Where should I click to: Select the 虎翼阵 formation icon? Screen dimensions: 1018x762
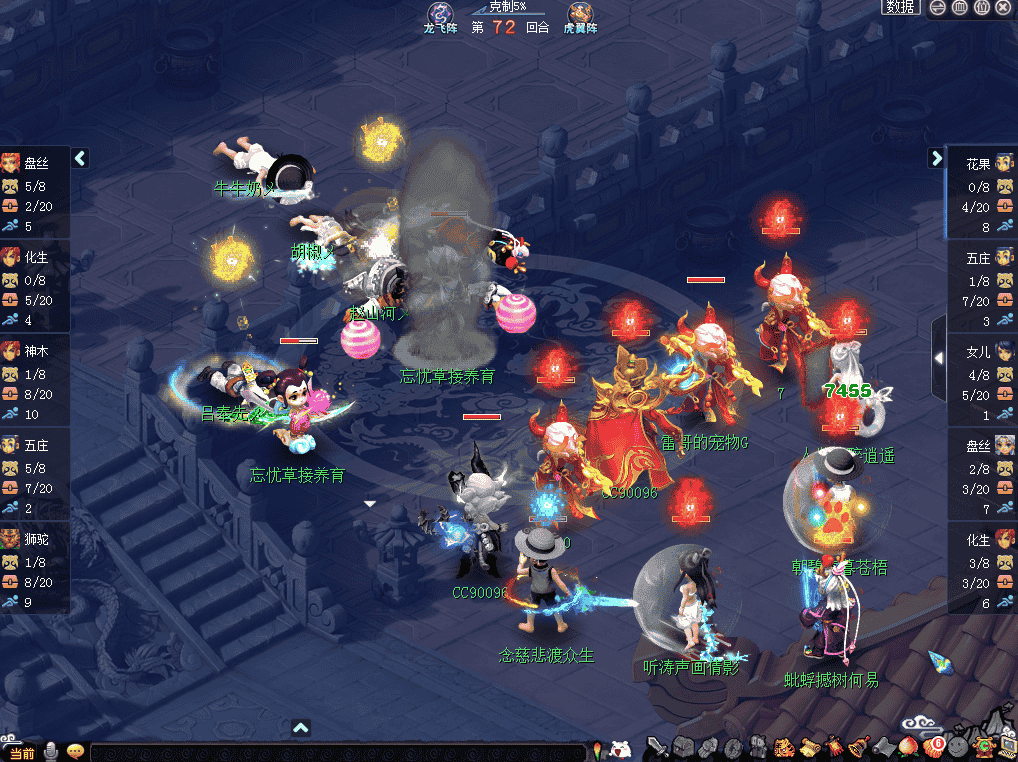click(579, 15)
